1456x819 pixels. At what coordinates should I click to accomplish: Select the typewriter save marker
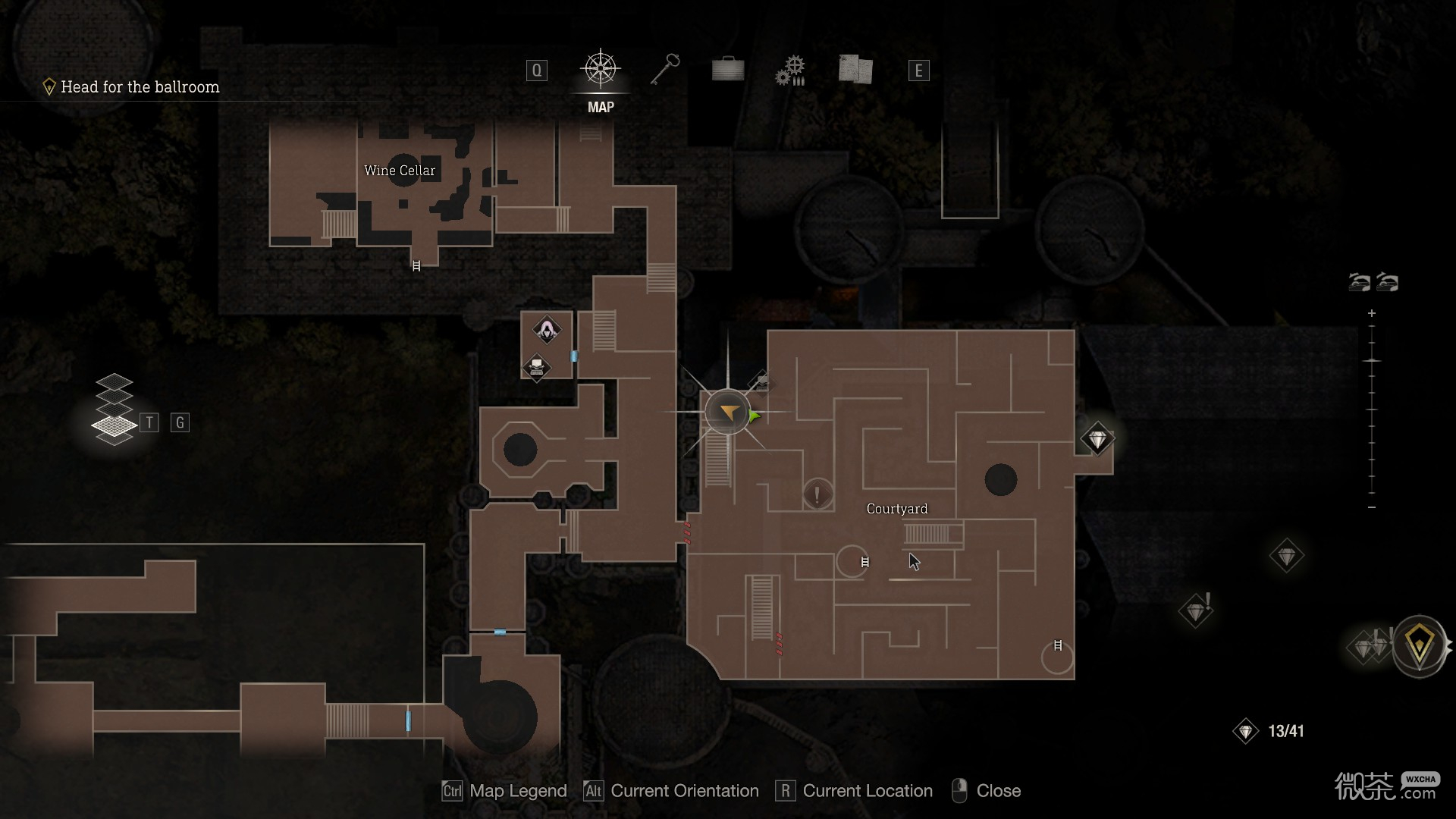537,368
